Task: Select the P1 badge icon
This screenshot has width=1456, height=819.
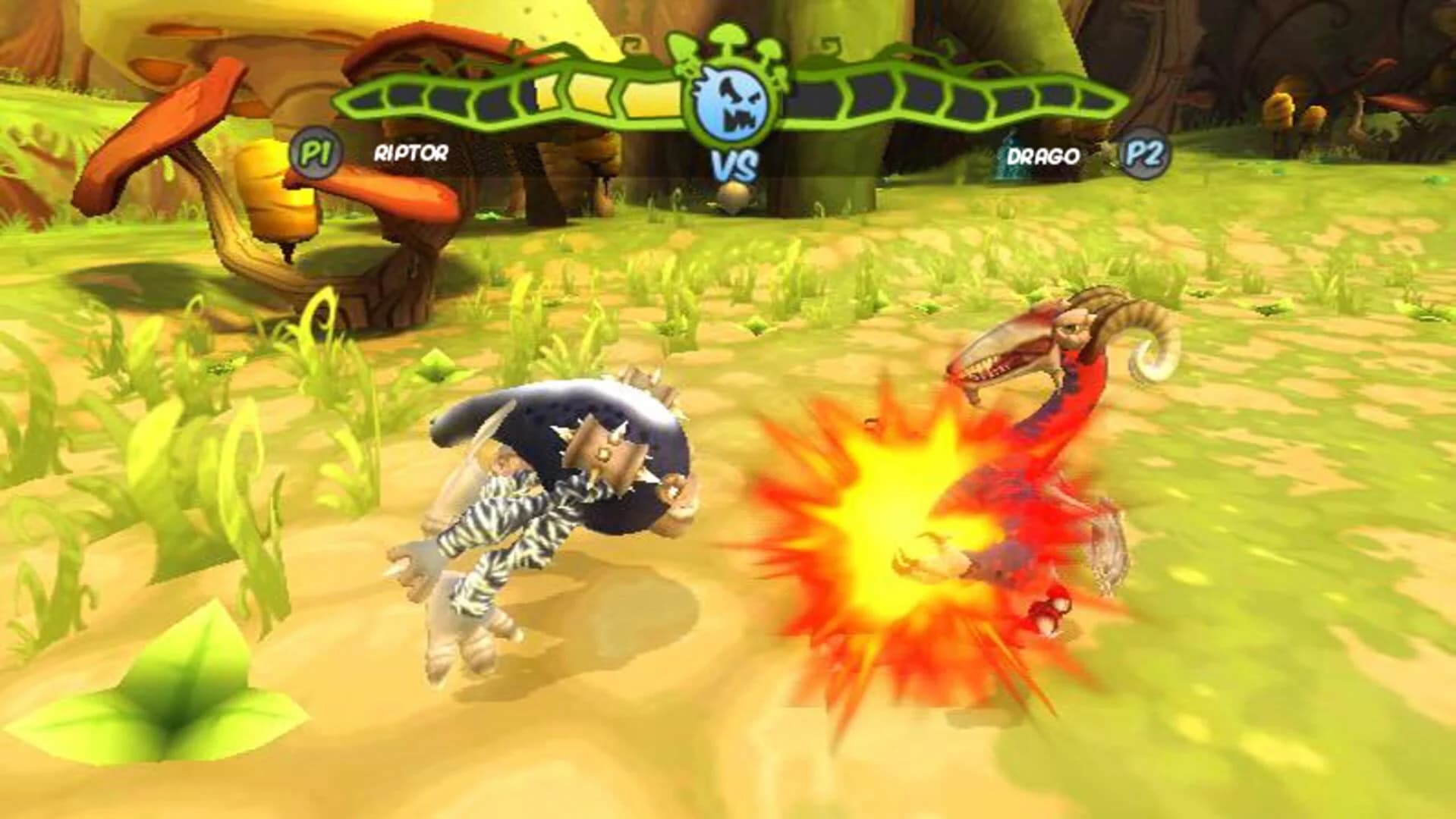Action: 315,153
